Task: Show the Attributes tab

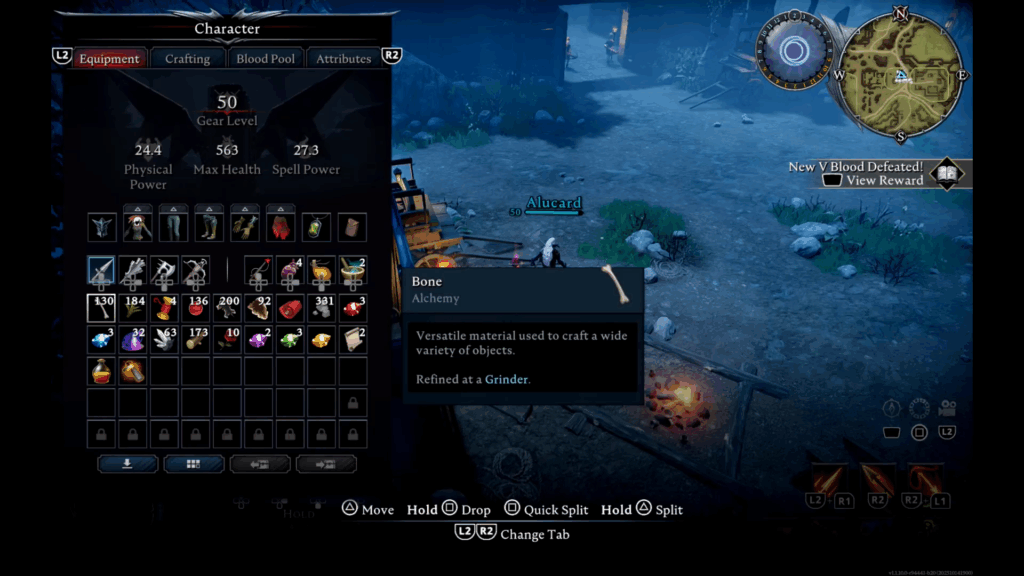Action: point(343,58)
